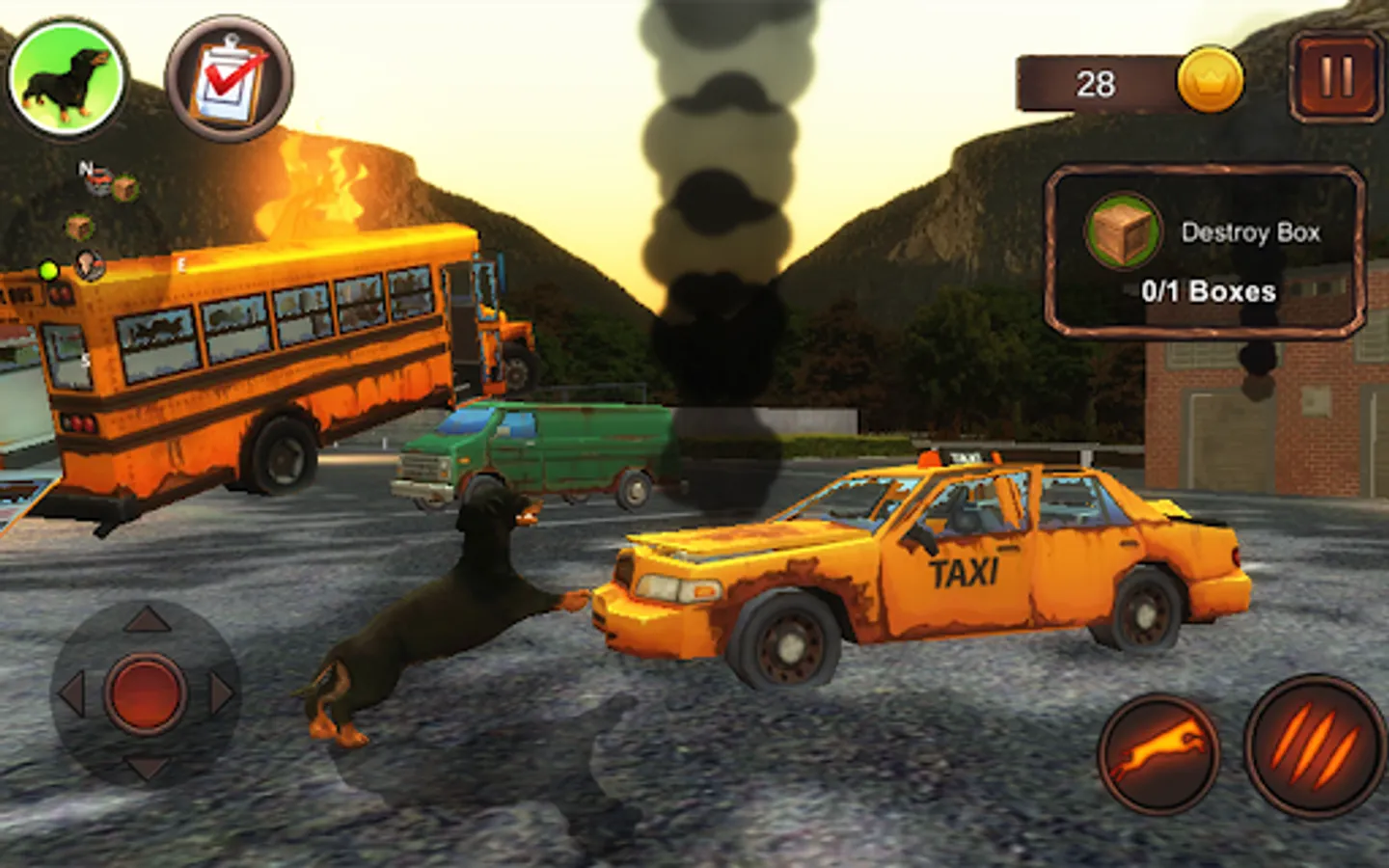Move back using the joystick down arrow

point(147,767)
